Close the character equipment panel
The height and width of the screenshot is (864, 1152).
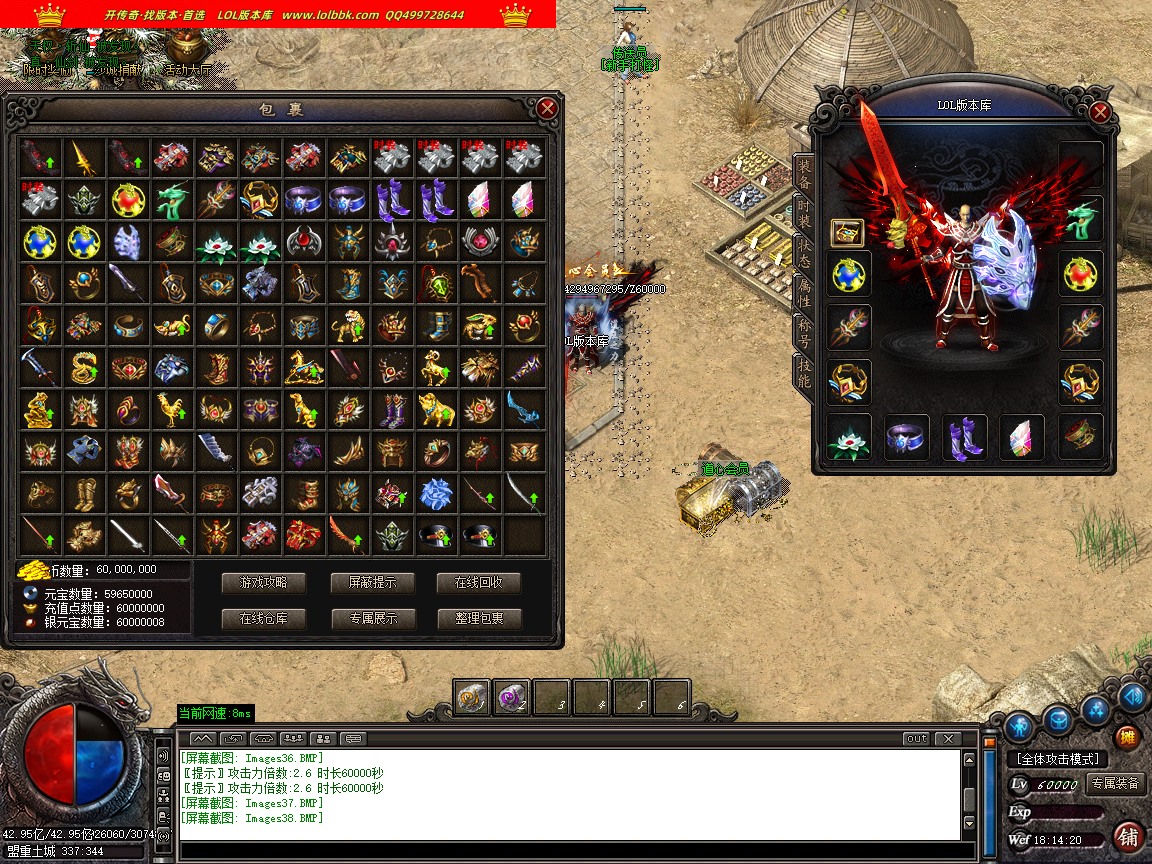click(1100, 112)
